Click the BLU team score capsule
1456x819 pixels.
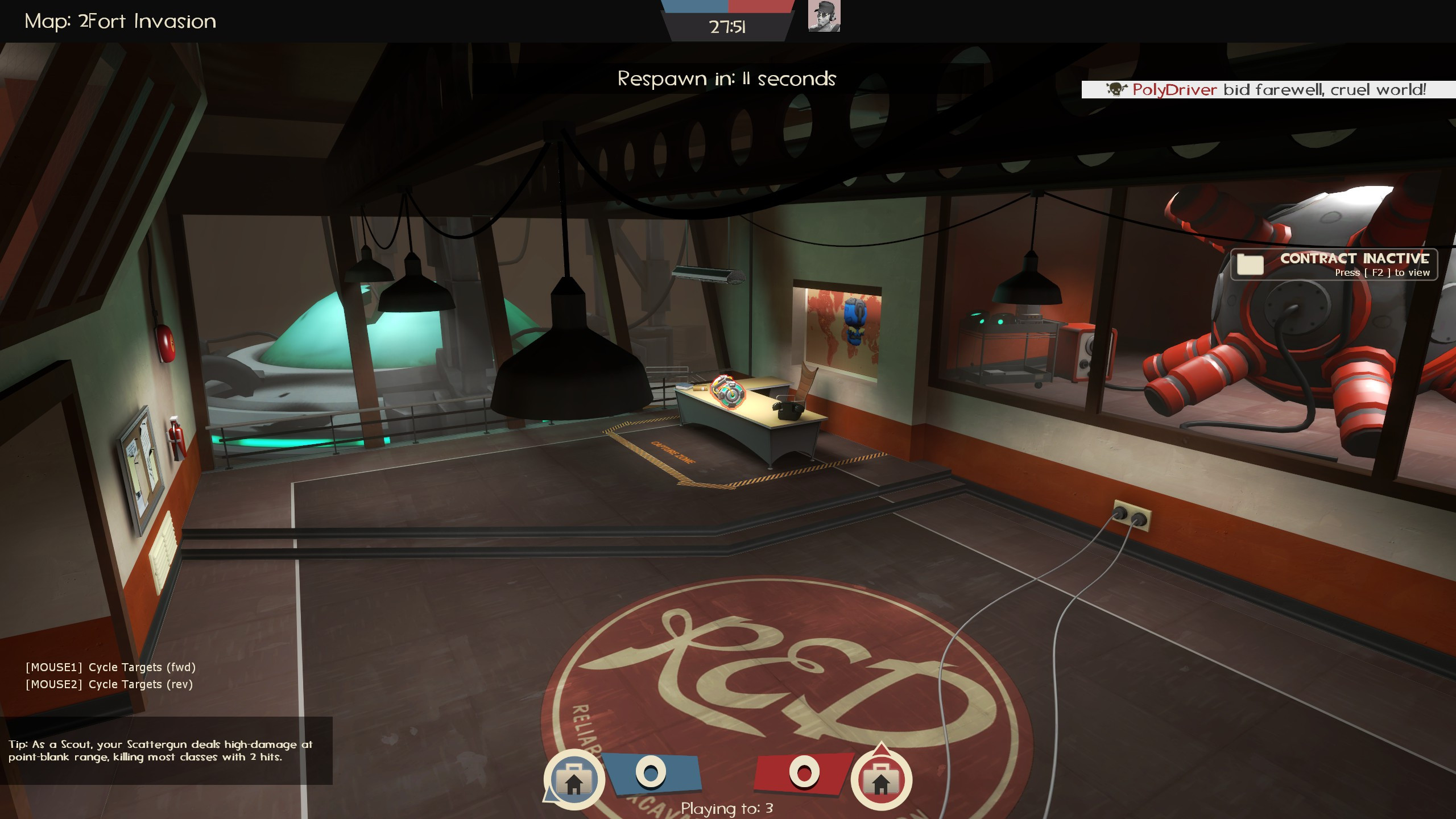(x=652, y=772)
